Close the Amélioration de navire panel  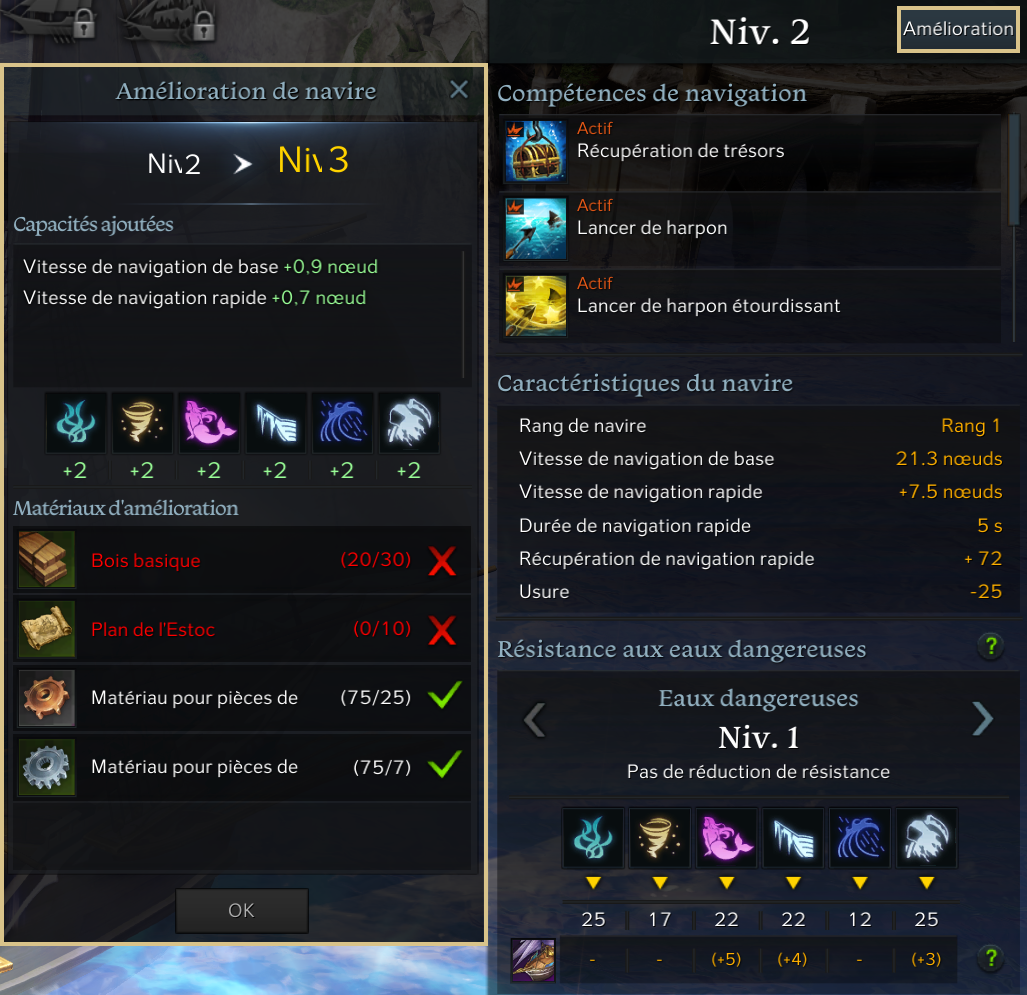point(459,91)
